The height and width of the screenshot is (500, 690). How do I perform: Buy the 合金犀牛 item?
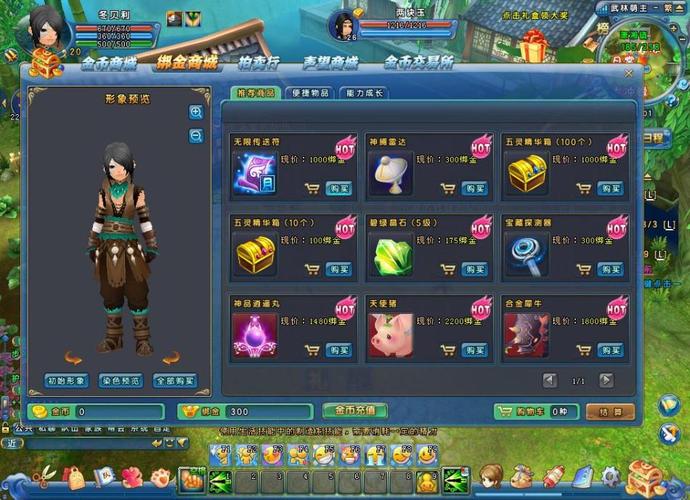[x=610, y=350]
